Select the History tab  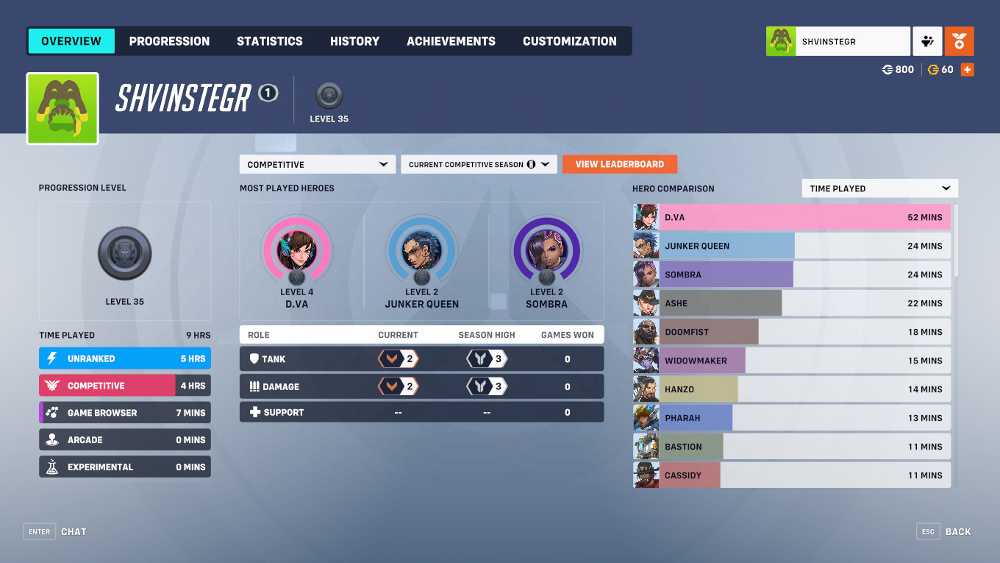coord(355,41)
